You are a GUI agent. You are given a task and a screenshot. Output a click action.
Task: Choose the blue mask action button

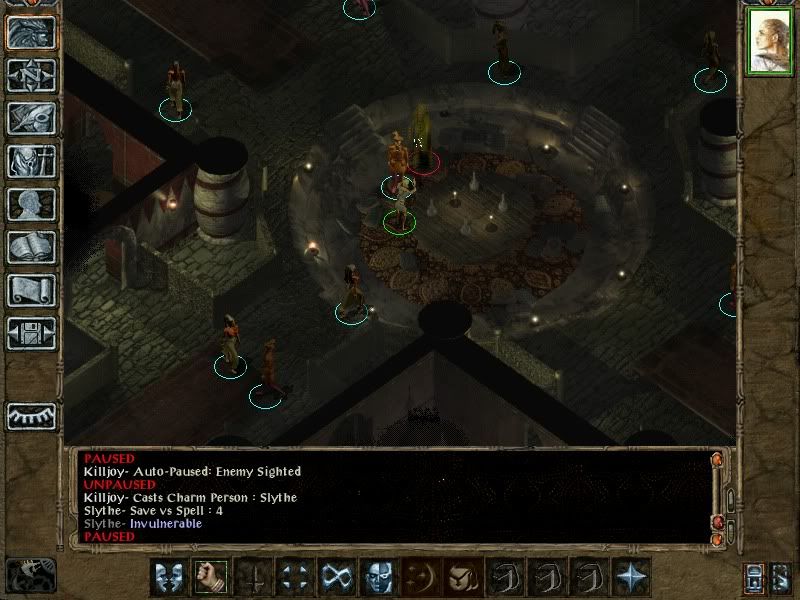(378, 576)
